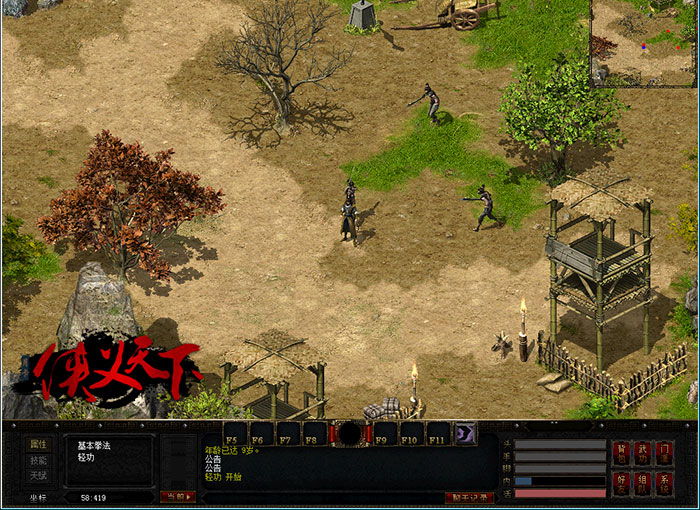Activate the purple skill icon on the hotbar
The image size is (700, 510).
466,433
